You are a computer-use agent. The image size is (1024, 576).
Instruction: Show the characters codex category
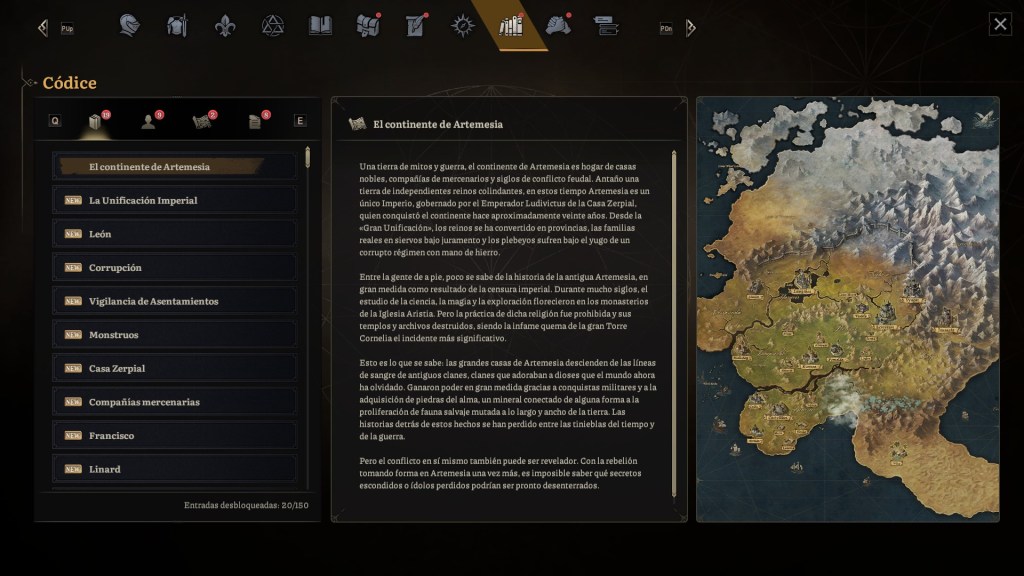149,121
